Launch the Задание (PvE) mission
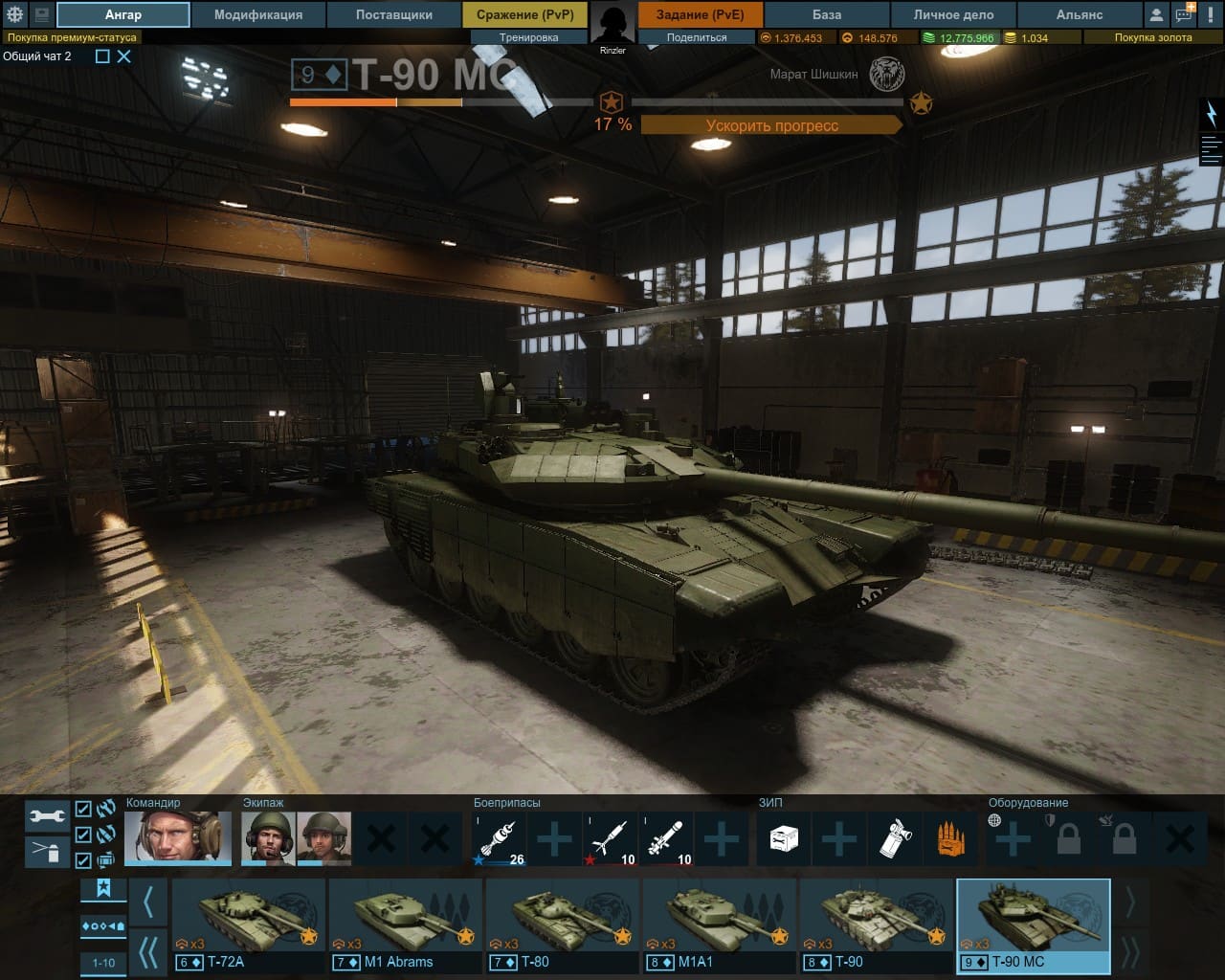The width and height of the screenshot is (1225, 980). (700, 14)
